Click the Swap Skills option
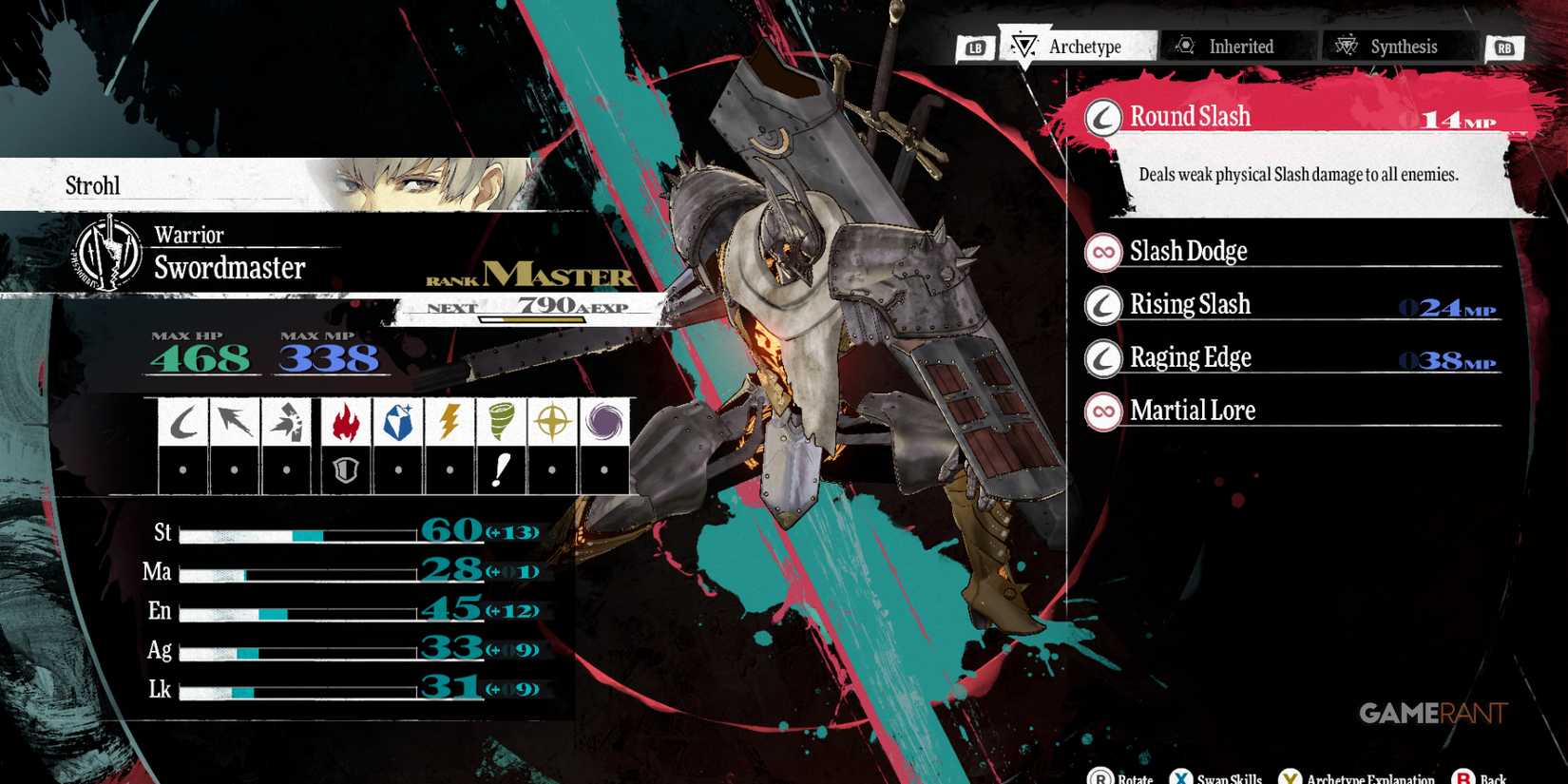The width and height of the screenshot is (1568, 784). tap(1216, 776)
